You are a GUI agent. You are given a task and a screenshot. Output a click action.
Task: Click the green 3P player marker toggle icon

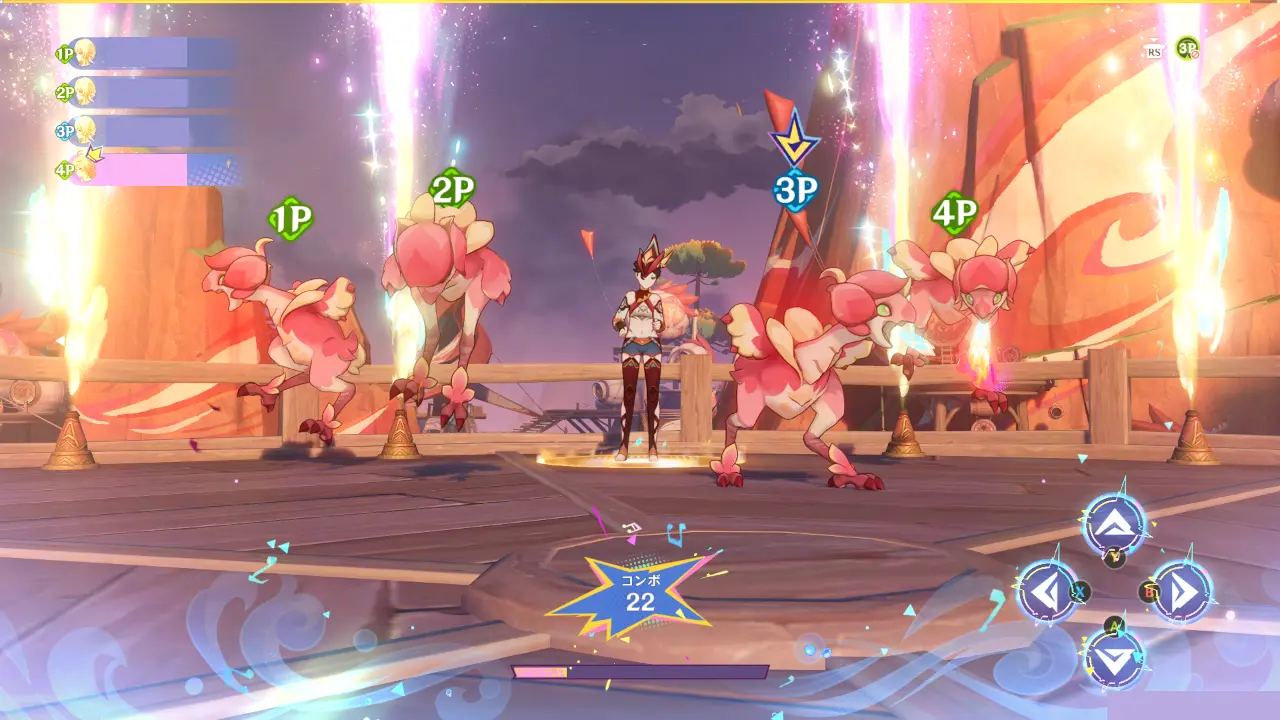pos(1186,48)
